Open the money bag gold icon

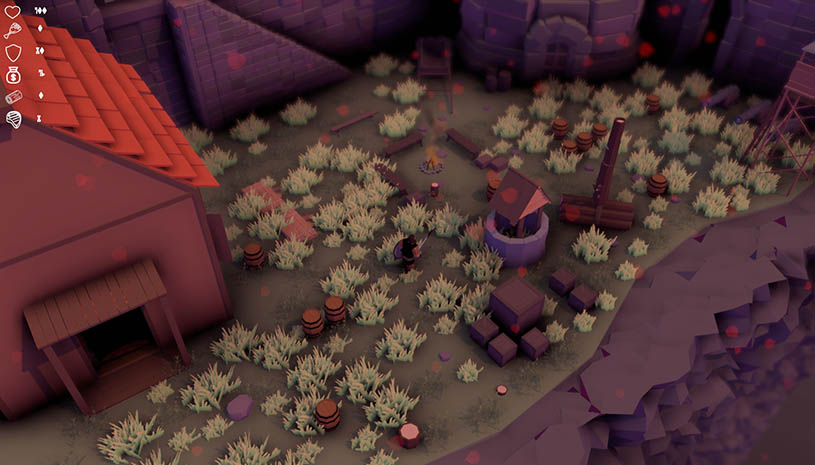coord(14,74)
